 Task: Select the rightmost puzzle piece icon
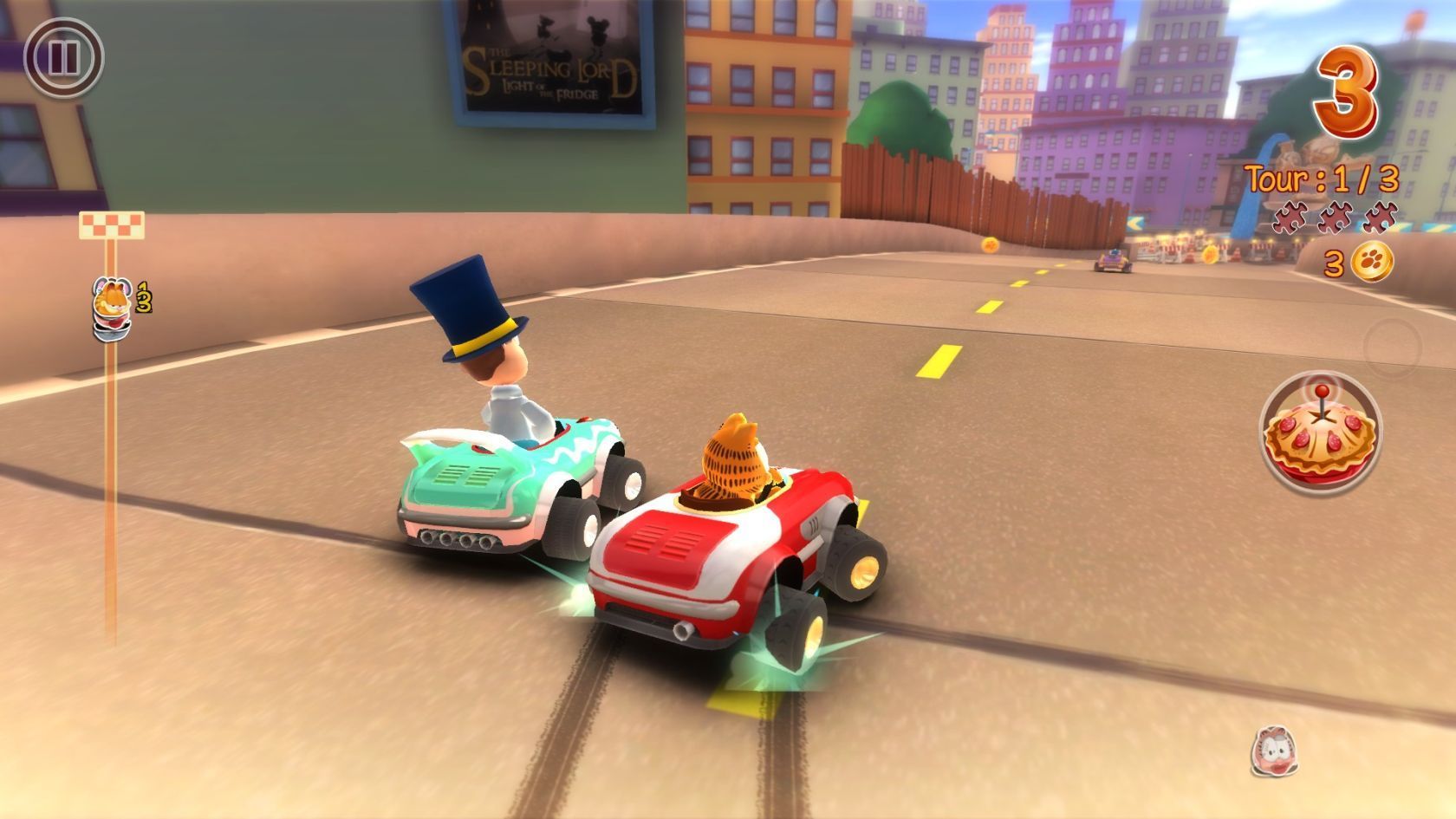pos(1380,218)
